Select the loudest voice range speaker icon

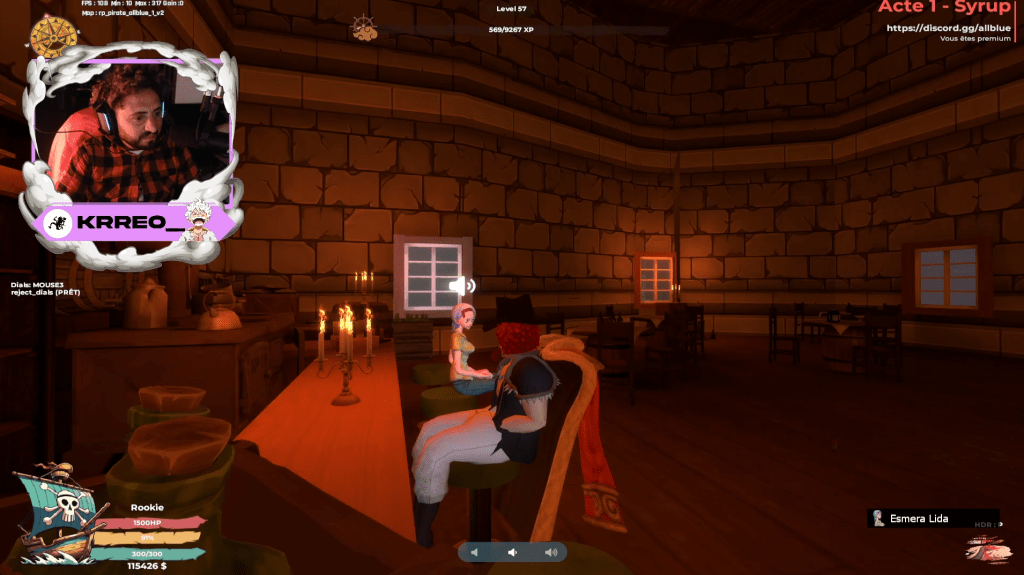coord(550,552)
